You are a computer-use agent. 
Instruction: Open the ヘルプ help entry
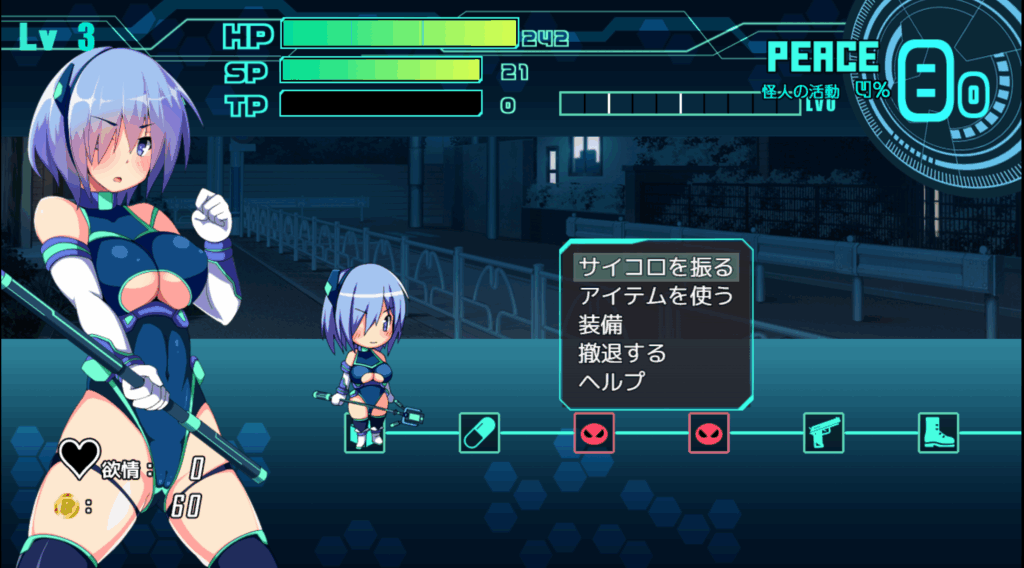[612, 381]
